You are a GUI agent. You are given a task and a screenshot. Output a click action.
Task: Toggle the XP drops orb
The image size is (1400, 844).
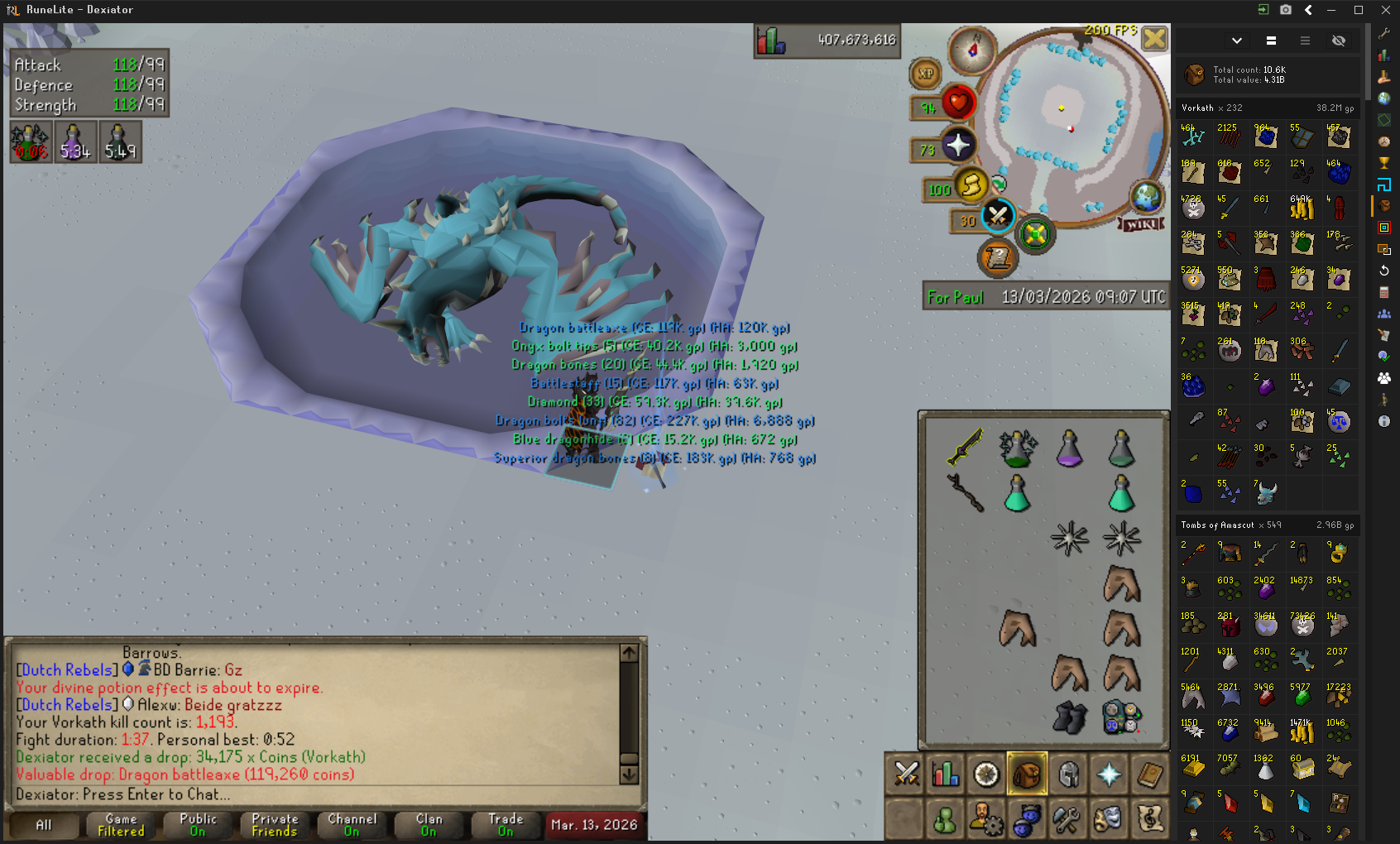pos(926,74)
